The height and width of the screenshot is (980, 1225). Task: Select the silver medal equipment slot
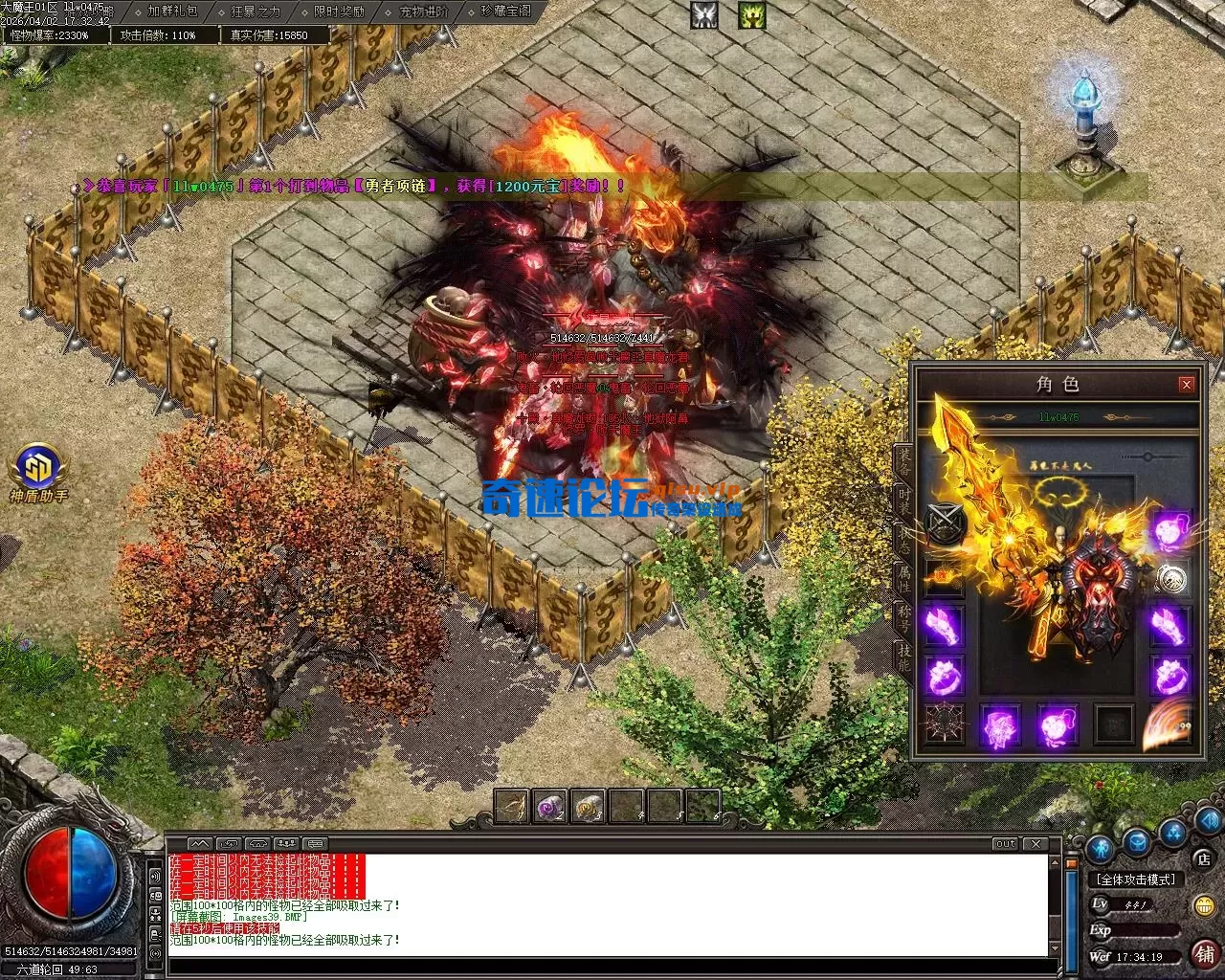click(1169, 578)
